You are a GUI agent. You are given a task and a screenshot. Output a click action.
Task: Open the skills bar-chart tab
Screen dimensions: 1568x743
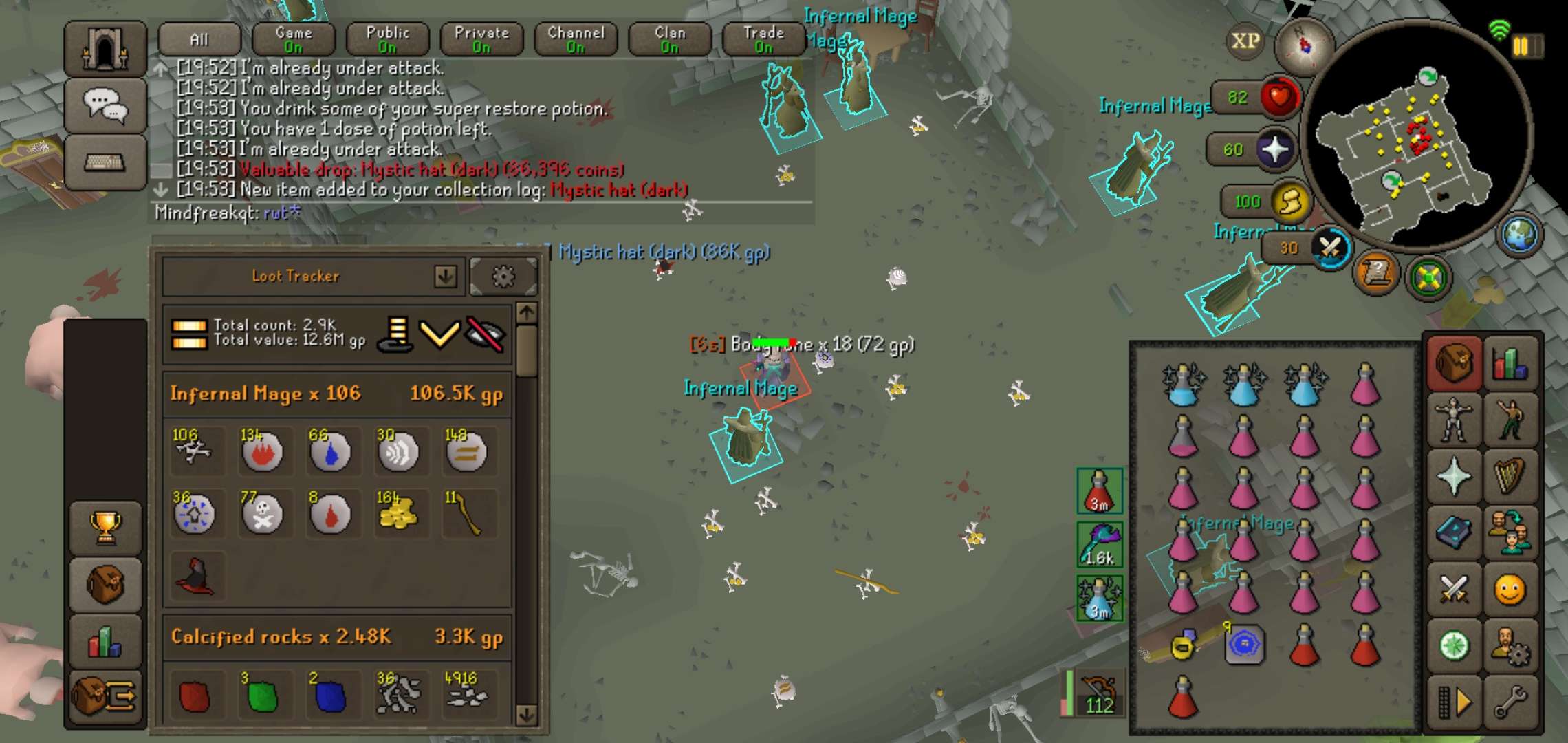tap(1510, 363)
